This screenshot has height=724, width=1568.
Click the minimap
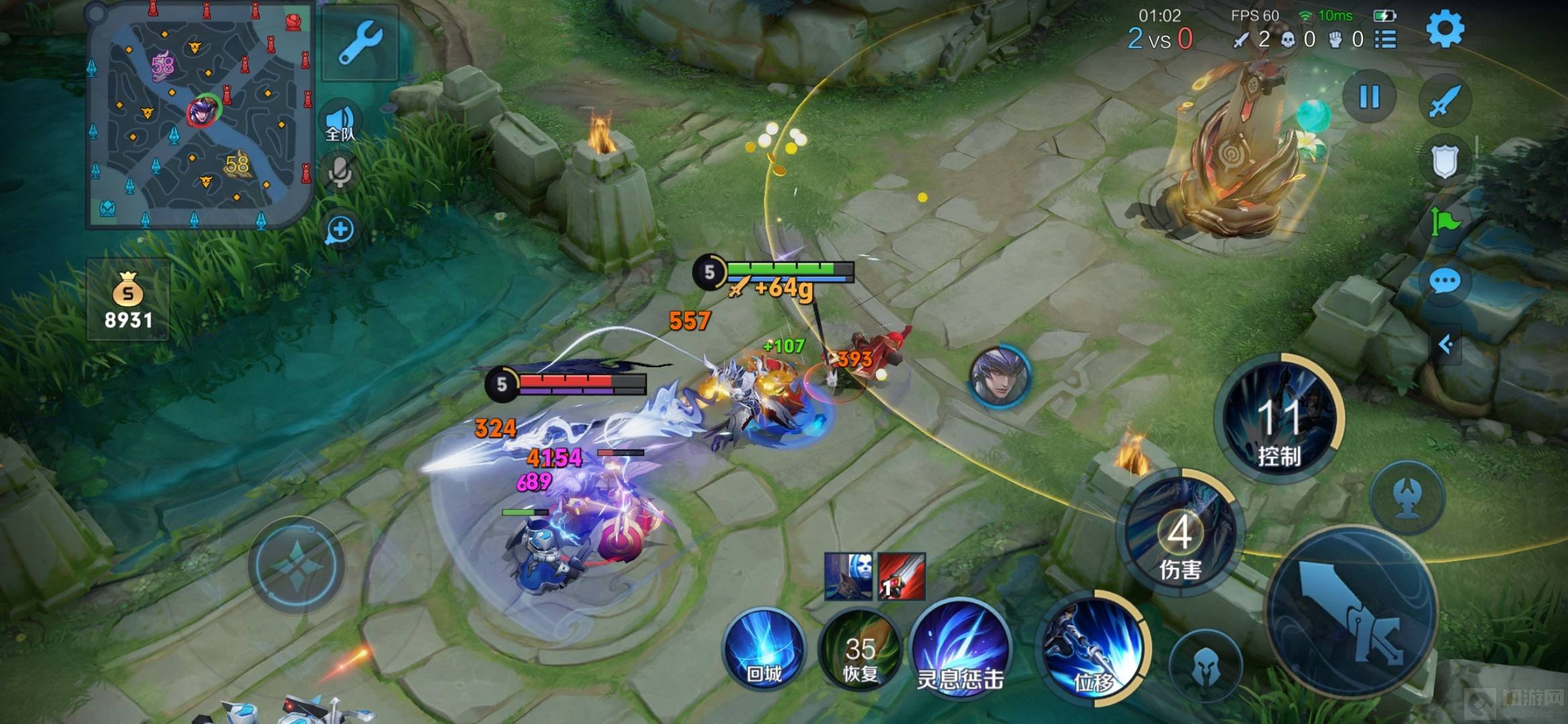pyautogui.click(x=200, y=114)
